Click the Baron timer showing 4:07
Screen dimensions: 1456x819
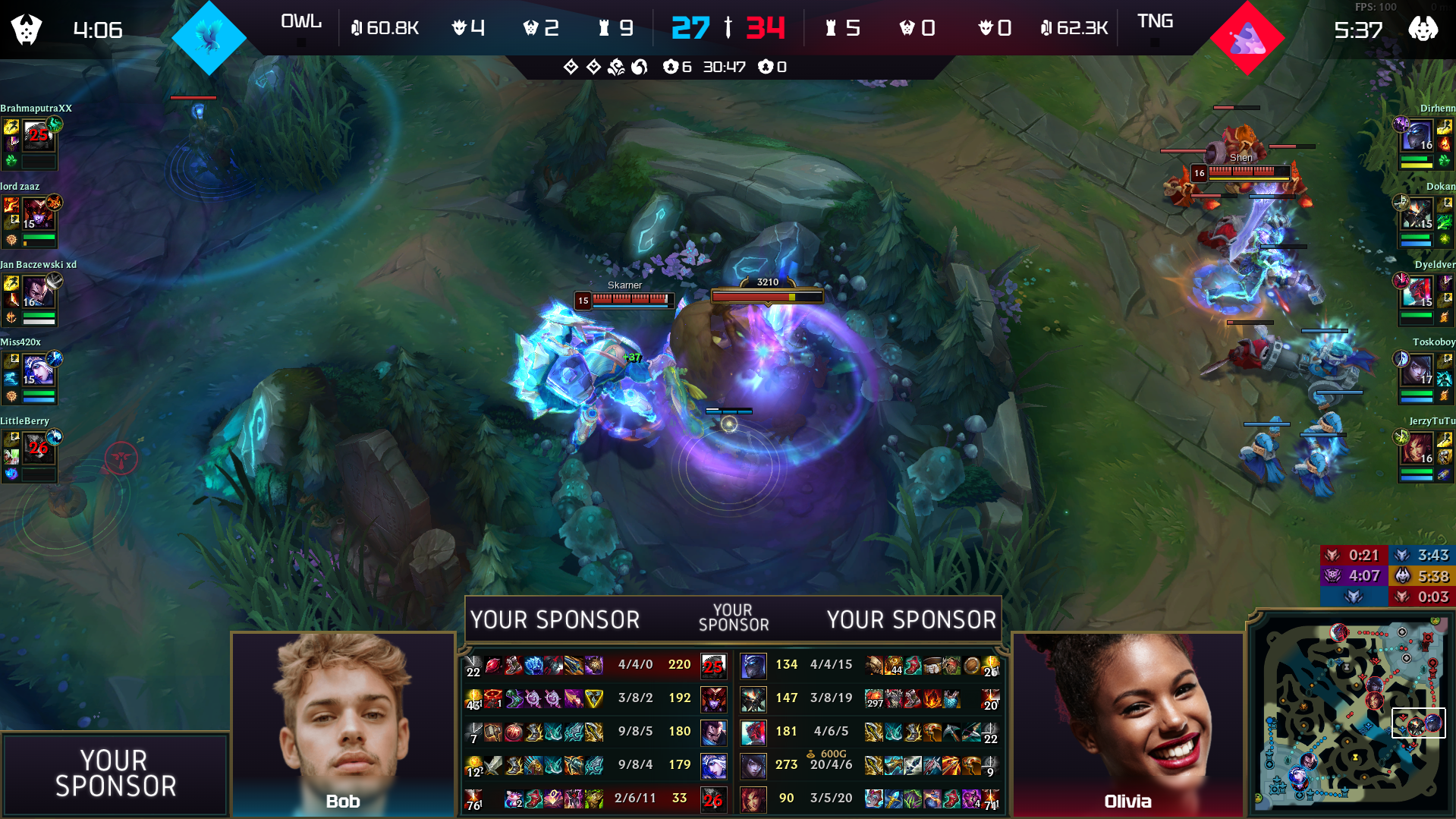click(1363, 576)
